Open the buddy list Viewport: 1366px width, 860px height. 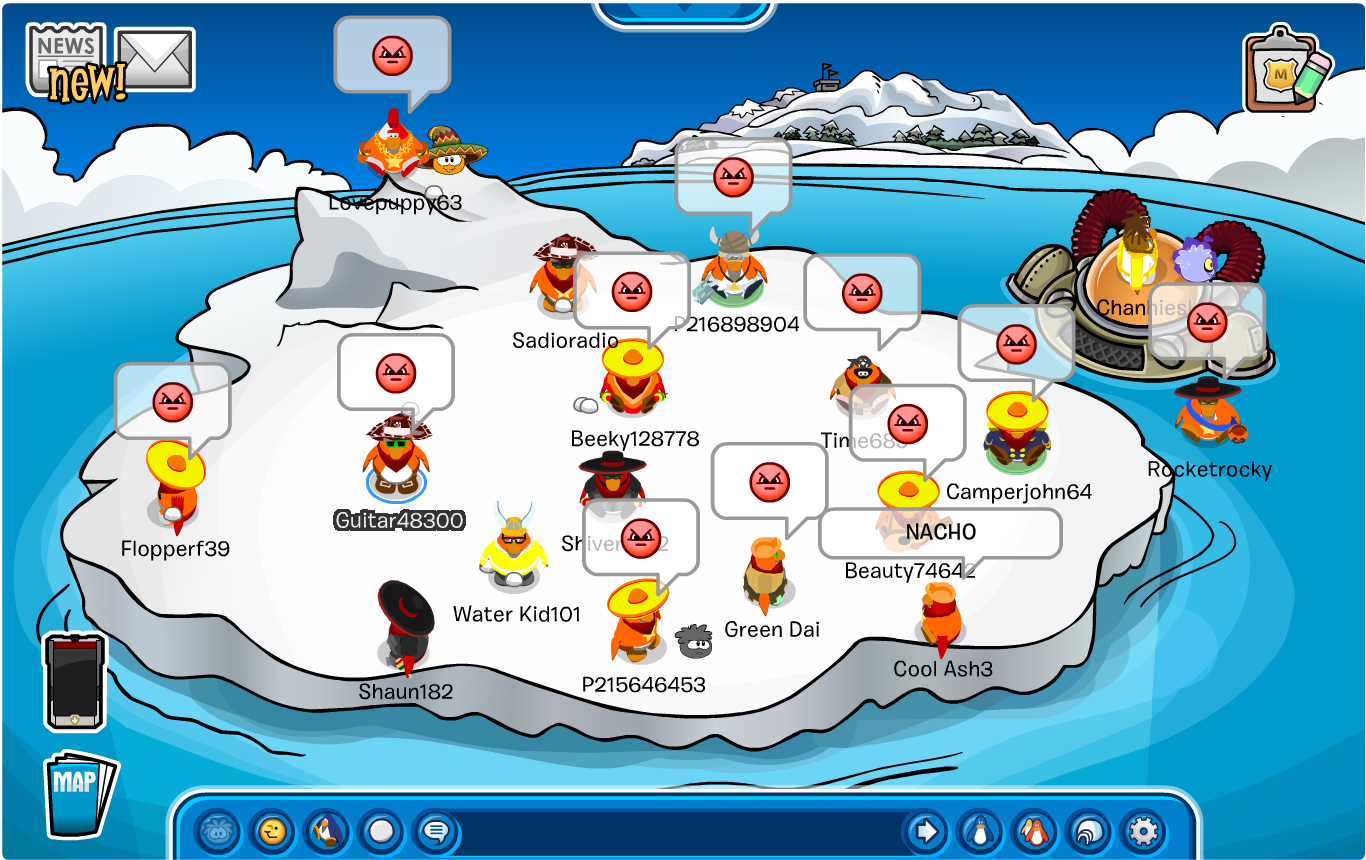[1035, 830]
